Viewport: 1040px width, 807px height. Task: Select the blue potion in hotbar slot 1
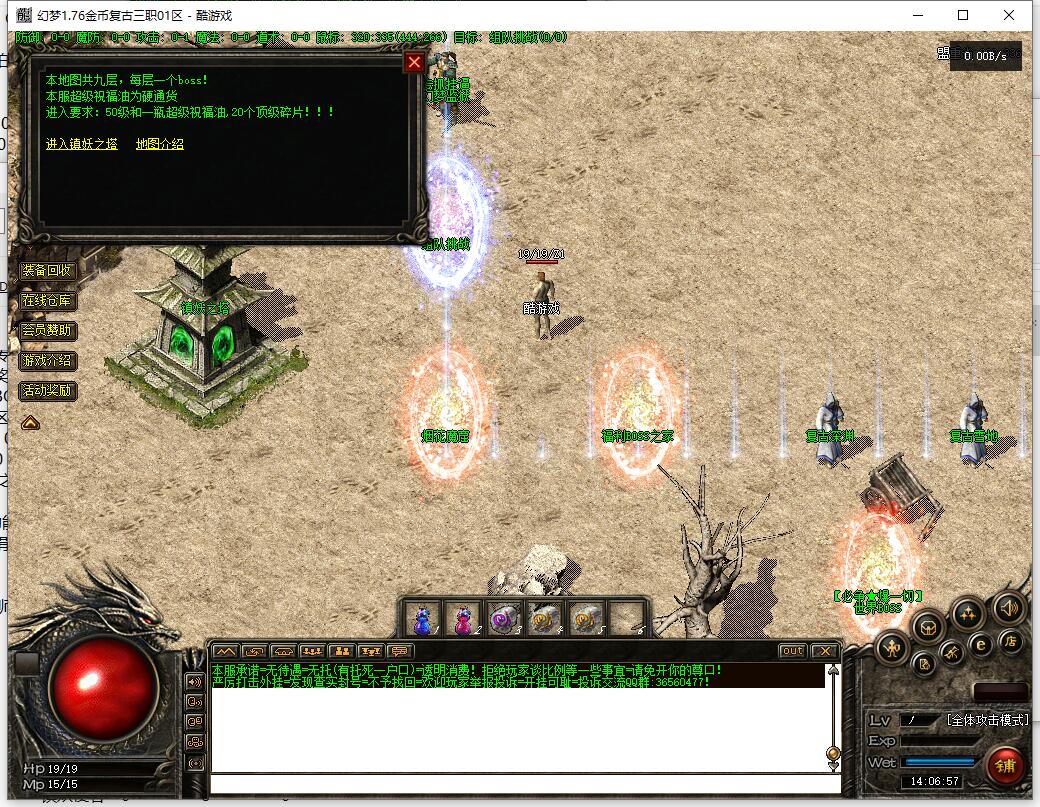pos(421,619)
